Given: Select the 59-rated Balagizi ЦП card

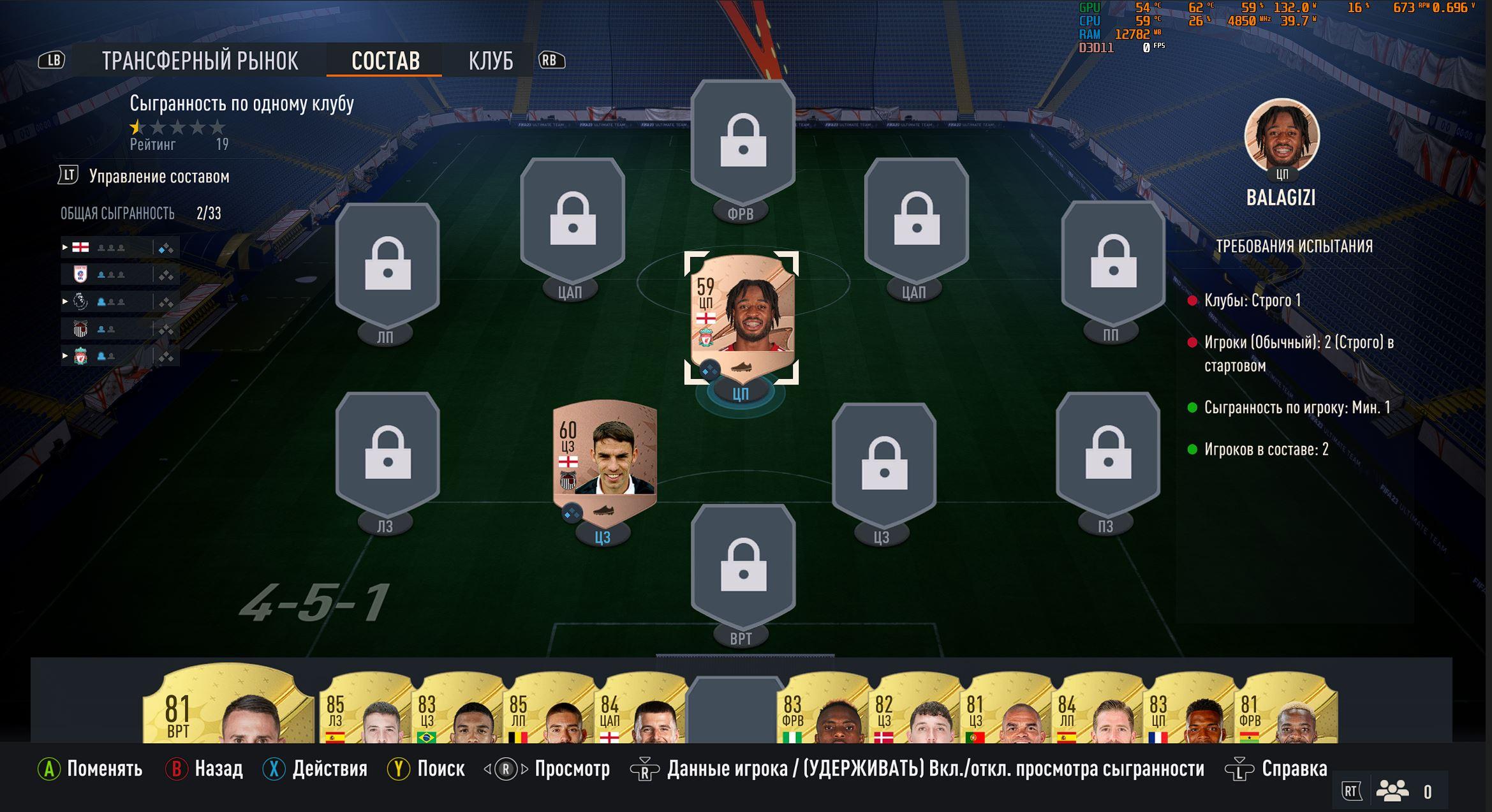Looking at the screenshot, I should click(x=742, y=313).
